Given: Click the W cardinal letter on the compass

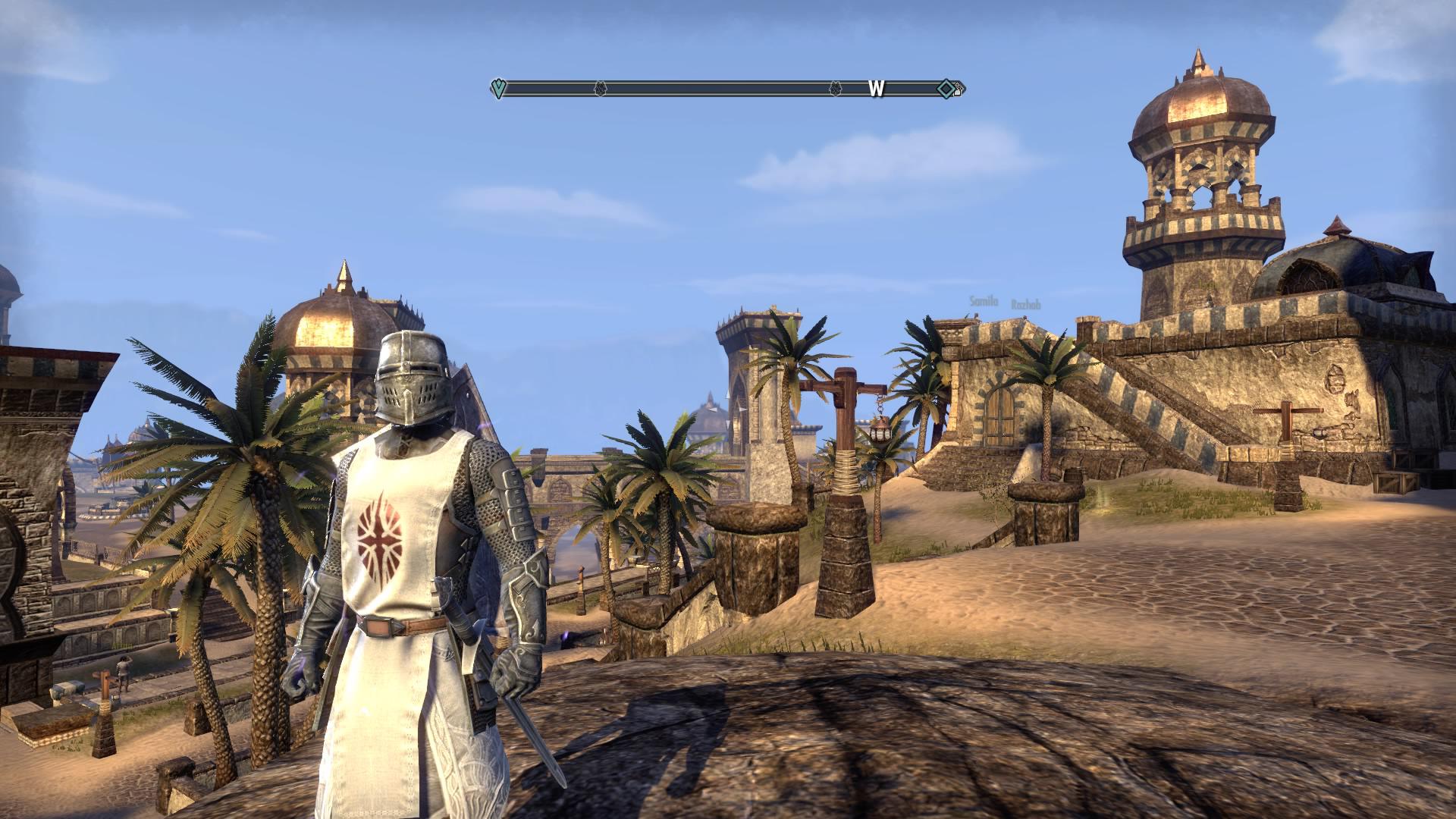Looking at the screenshot, I should 876,87.
